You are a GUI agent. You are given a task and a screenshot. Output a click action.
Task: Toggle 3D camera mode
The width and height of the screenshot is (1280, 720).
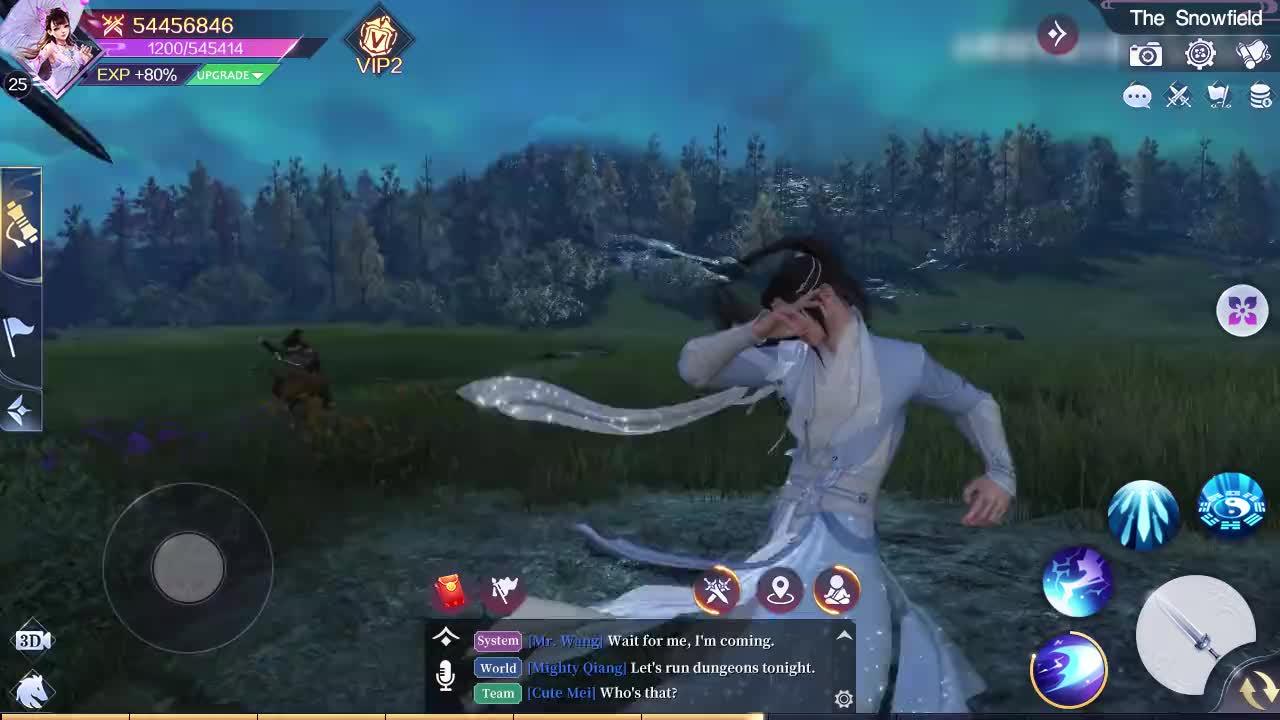[33, 639]
